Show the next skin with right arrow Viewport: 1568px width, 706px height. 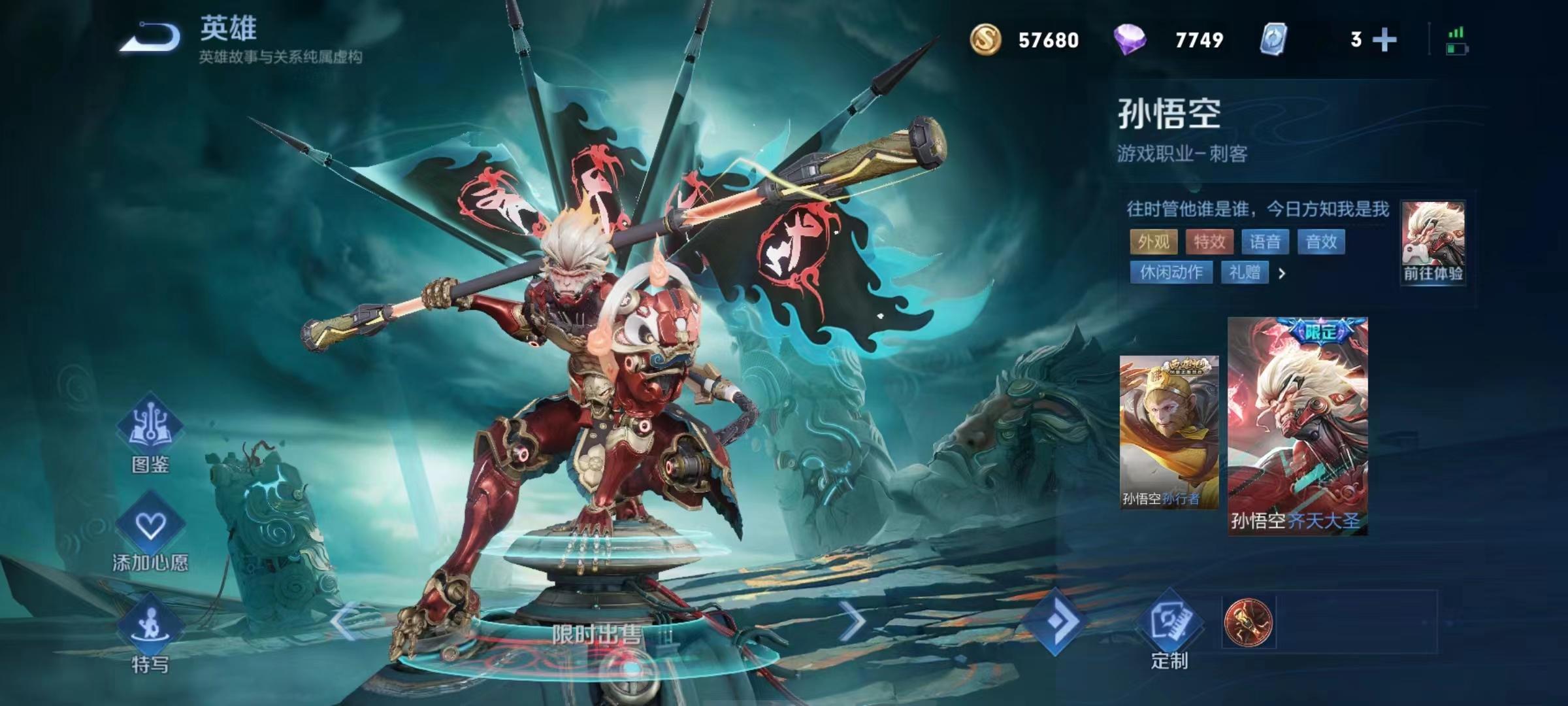click(852, 620)
